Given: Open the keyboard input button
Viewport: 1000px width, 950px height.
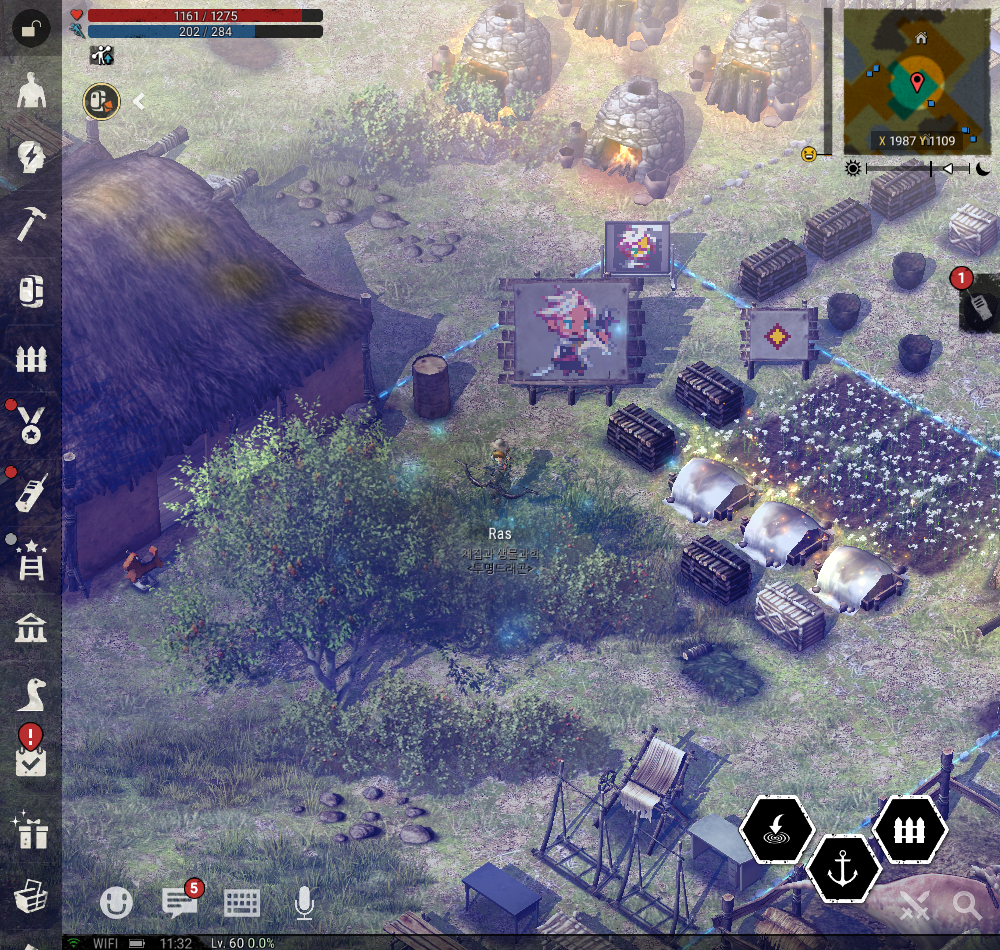Looking at the screenshot, I should [x=242, y=903].
